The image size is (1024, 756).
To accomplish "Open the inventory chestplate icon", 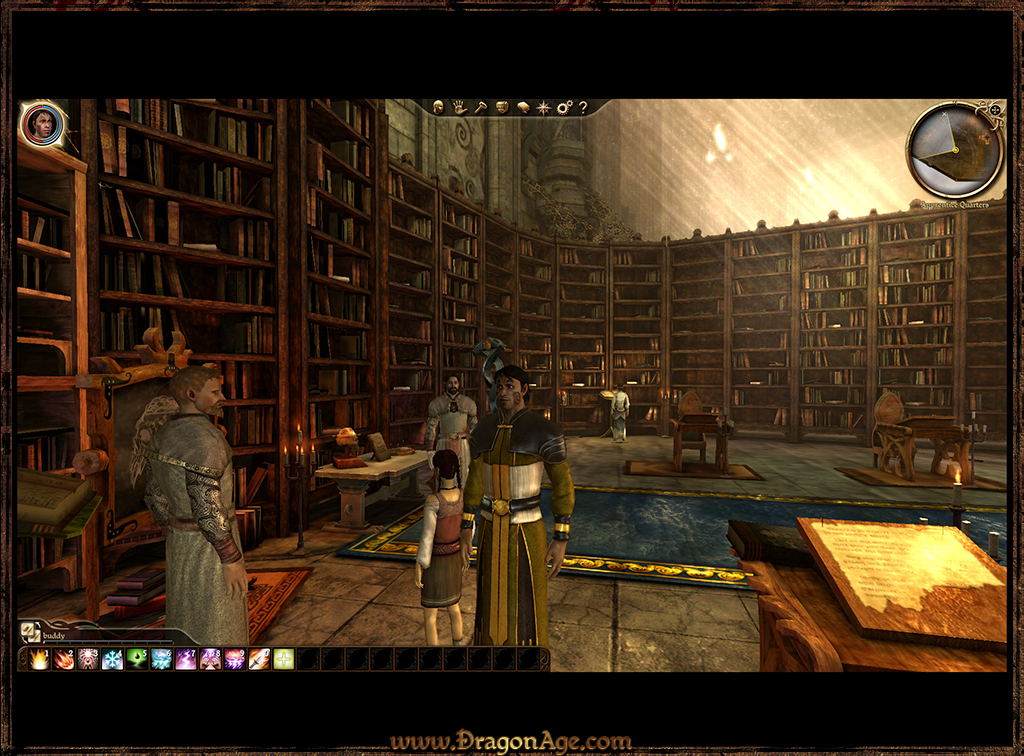I will (502, 107).
